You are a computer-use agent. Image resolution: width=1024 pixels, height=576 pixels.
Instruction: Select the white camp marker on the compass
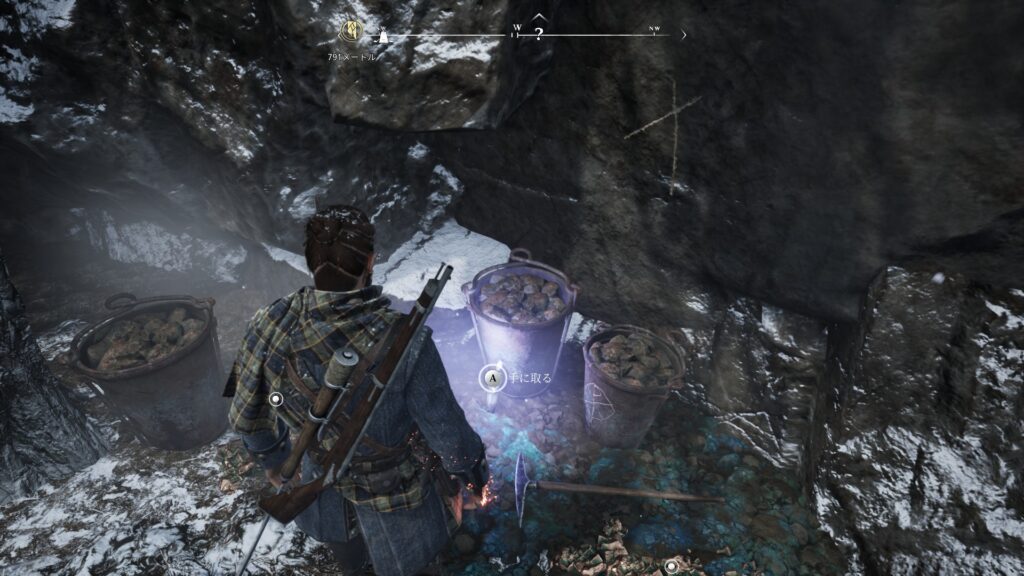381,37
